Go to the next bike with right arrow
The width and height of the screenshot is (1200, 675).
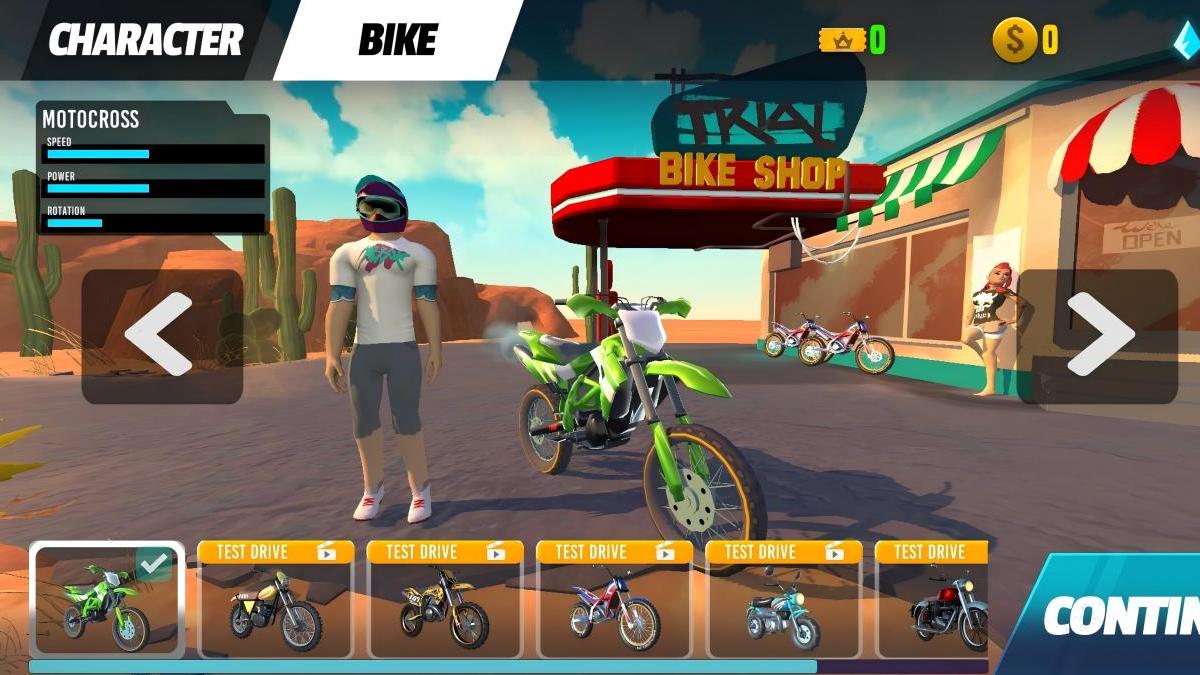[x=1098, y=335]
